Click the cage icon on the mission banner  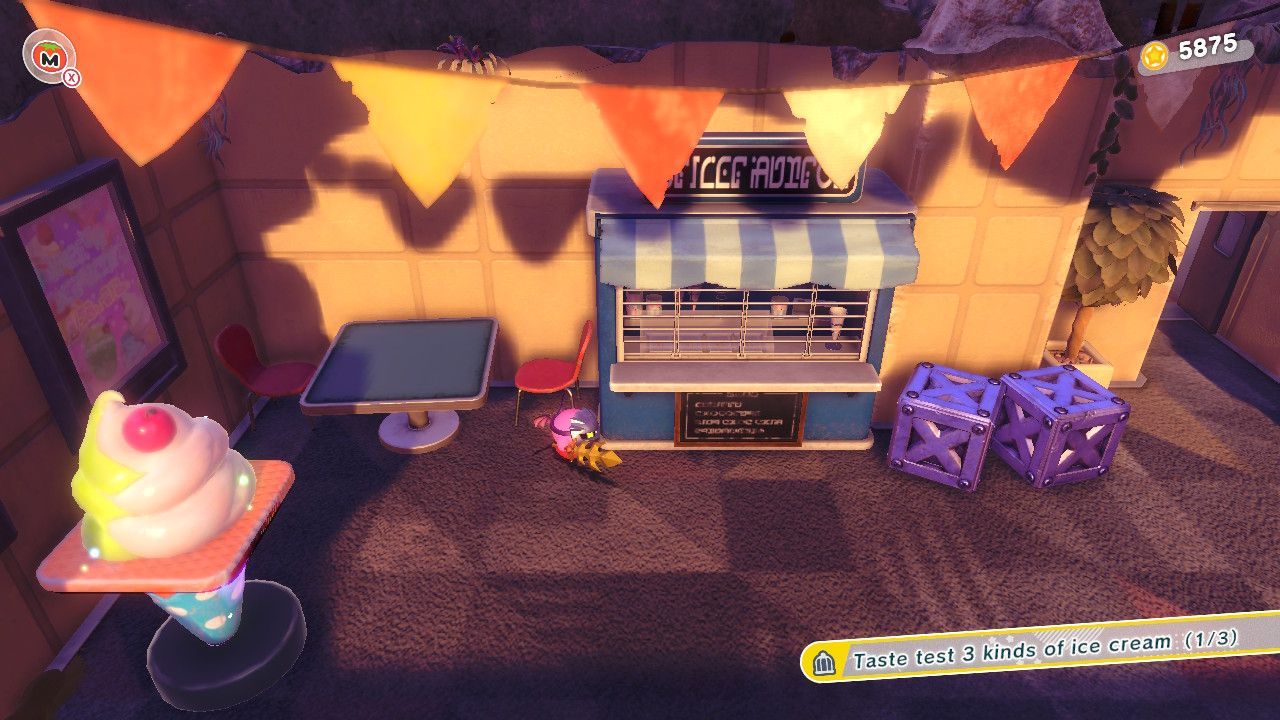tap(822, 661)
